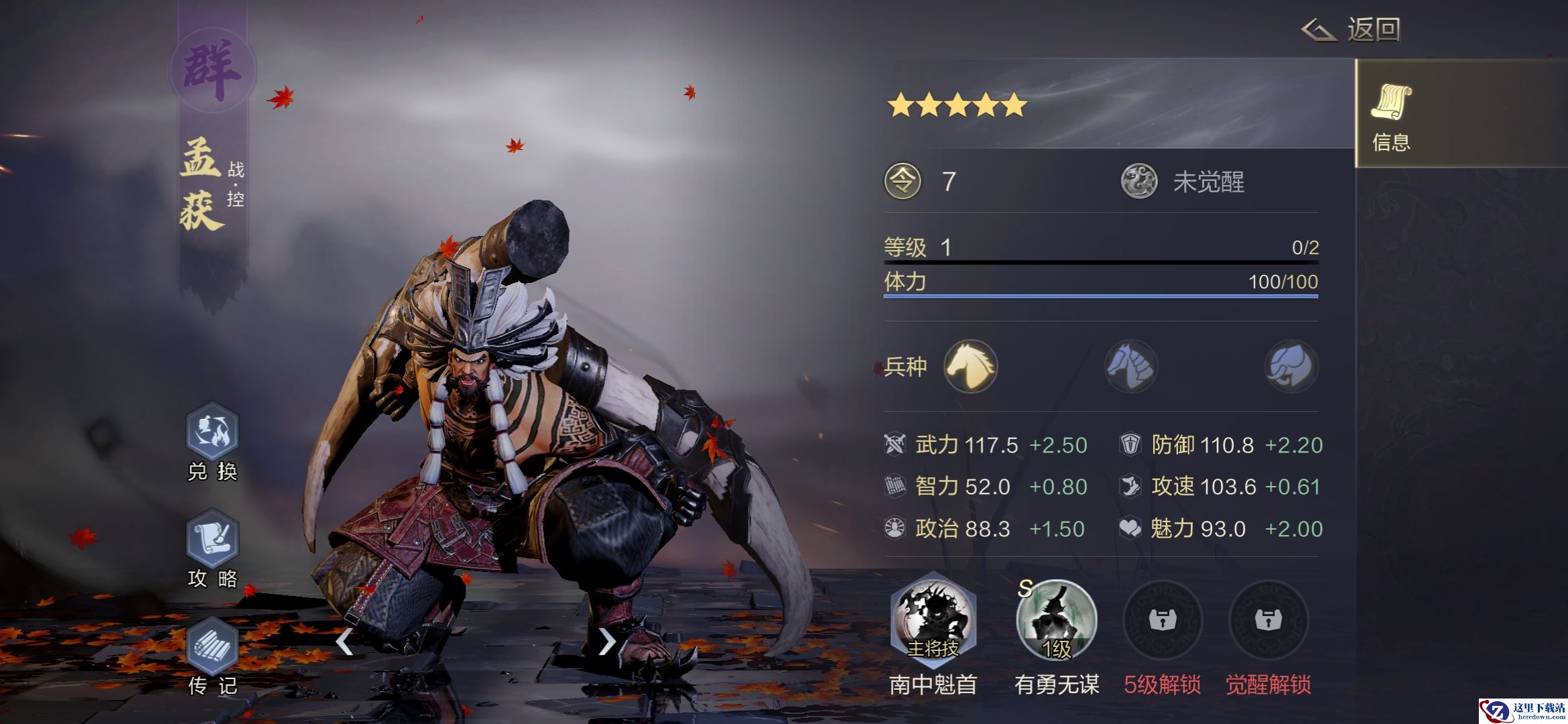
Task: Check the 未觉醒 awakening status icon
Action: (x=1139, y=182)
